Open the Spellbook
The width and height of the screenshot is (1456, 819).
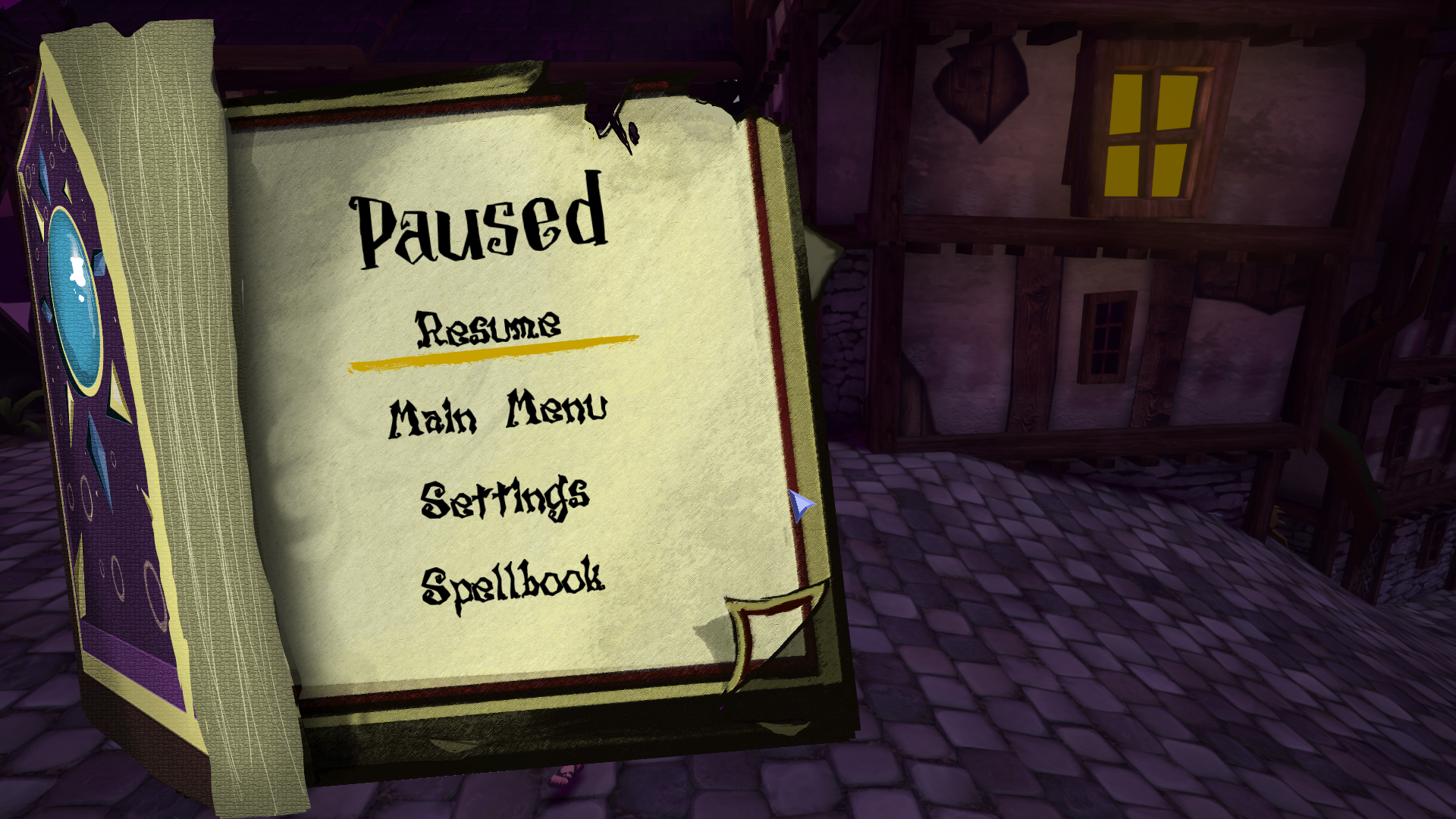pyautogui.click(x=513, y=582)
